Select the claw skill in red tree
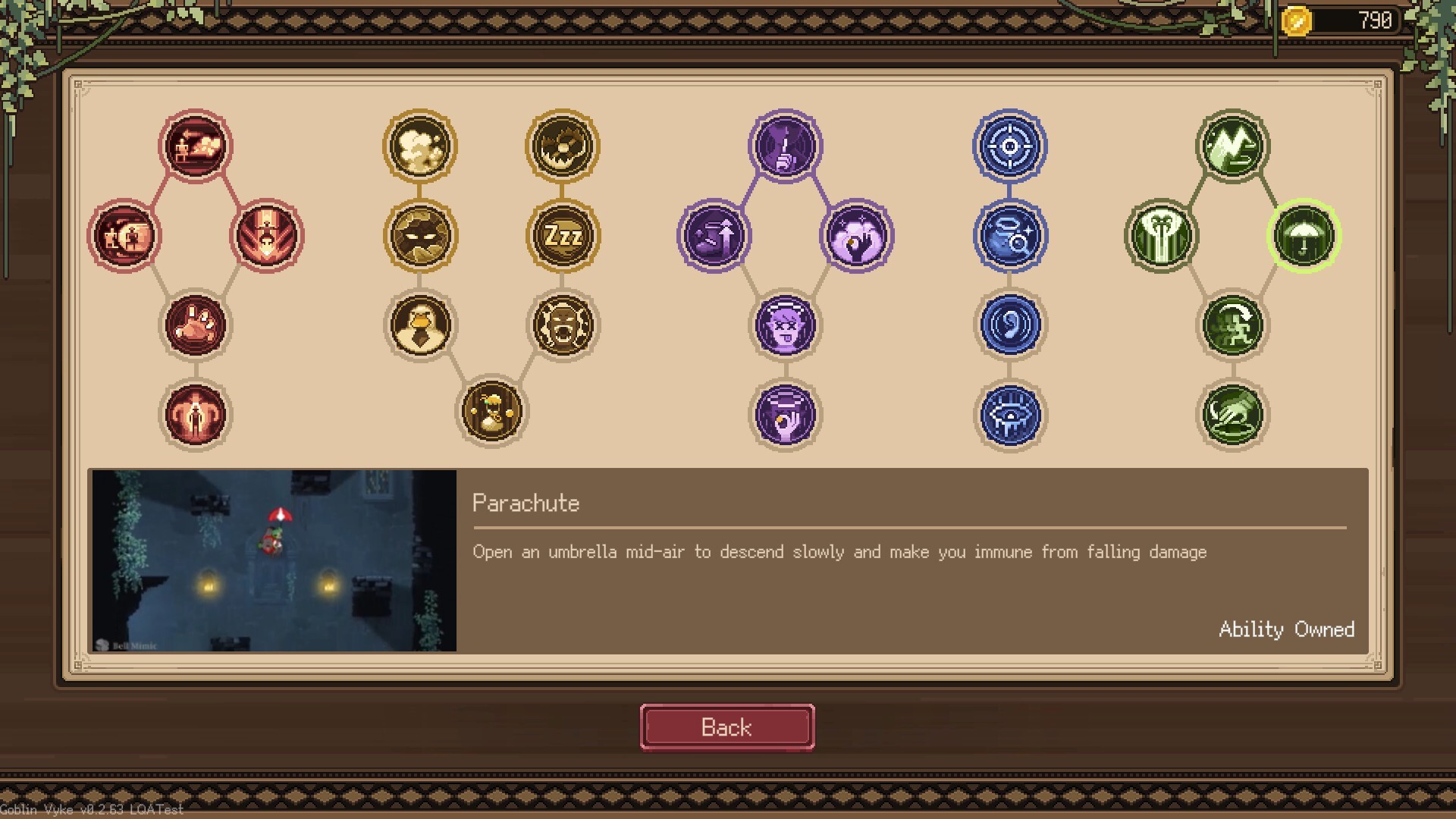The width and height of the screenshot is (1456, 819). [196, 325]
